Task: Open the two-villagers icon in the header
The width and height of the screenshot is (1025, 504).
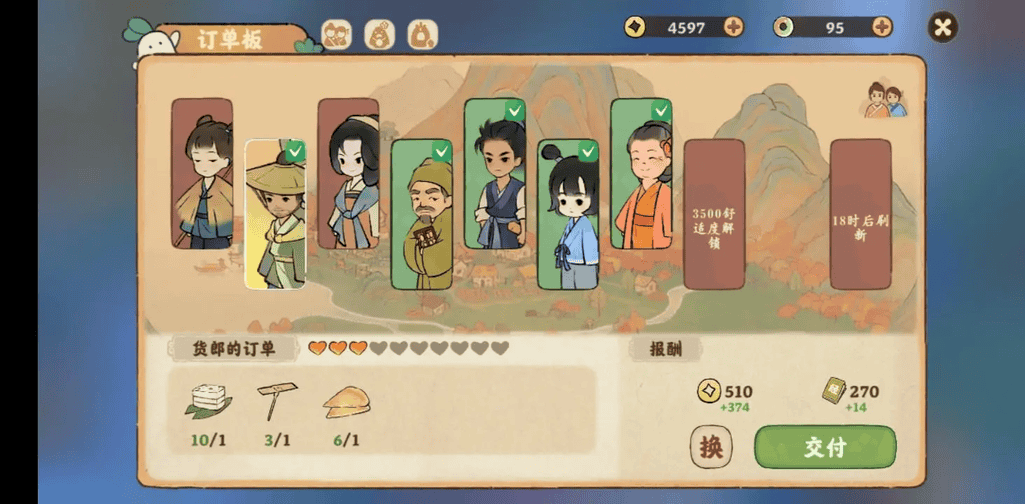Action: tap(336, 35)
